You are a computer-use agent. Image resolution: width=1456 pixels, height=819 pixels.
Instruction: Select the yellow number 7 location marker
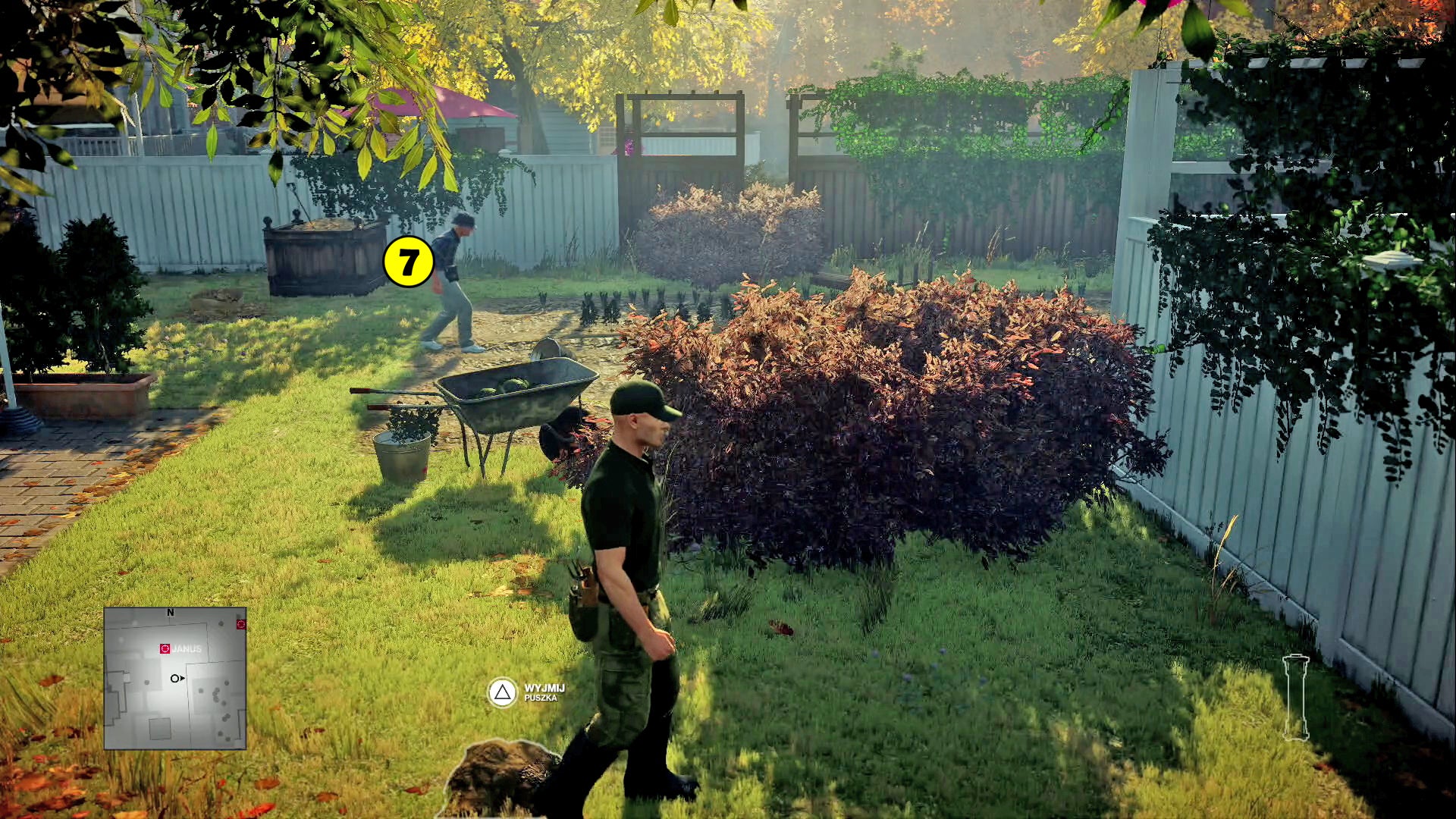(x=408, y=262)
